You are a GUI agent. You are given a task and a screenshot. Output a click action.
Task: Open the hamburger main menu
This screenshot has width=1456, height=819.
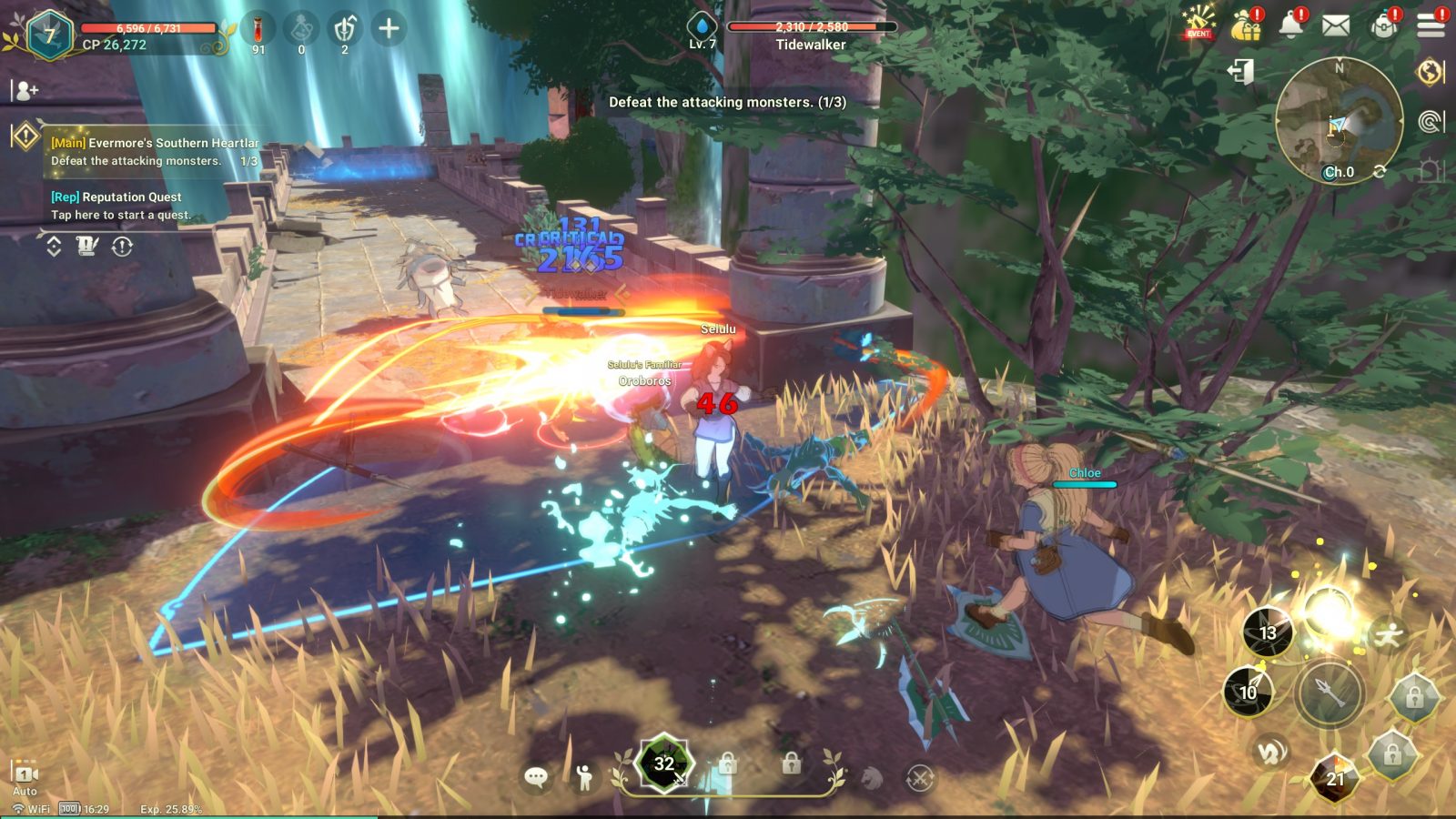point(1431,25)
